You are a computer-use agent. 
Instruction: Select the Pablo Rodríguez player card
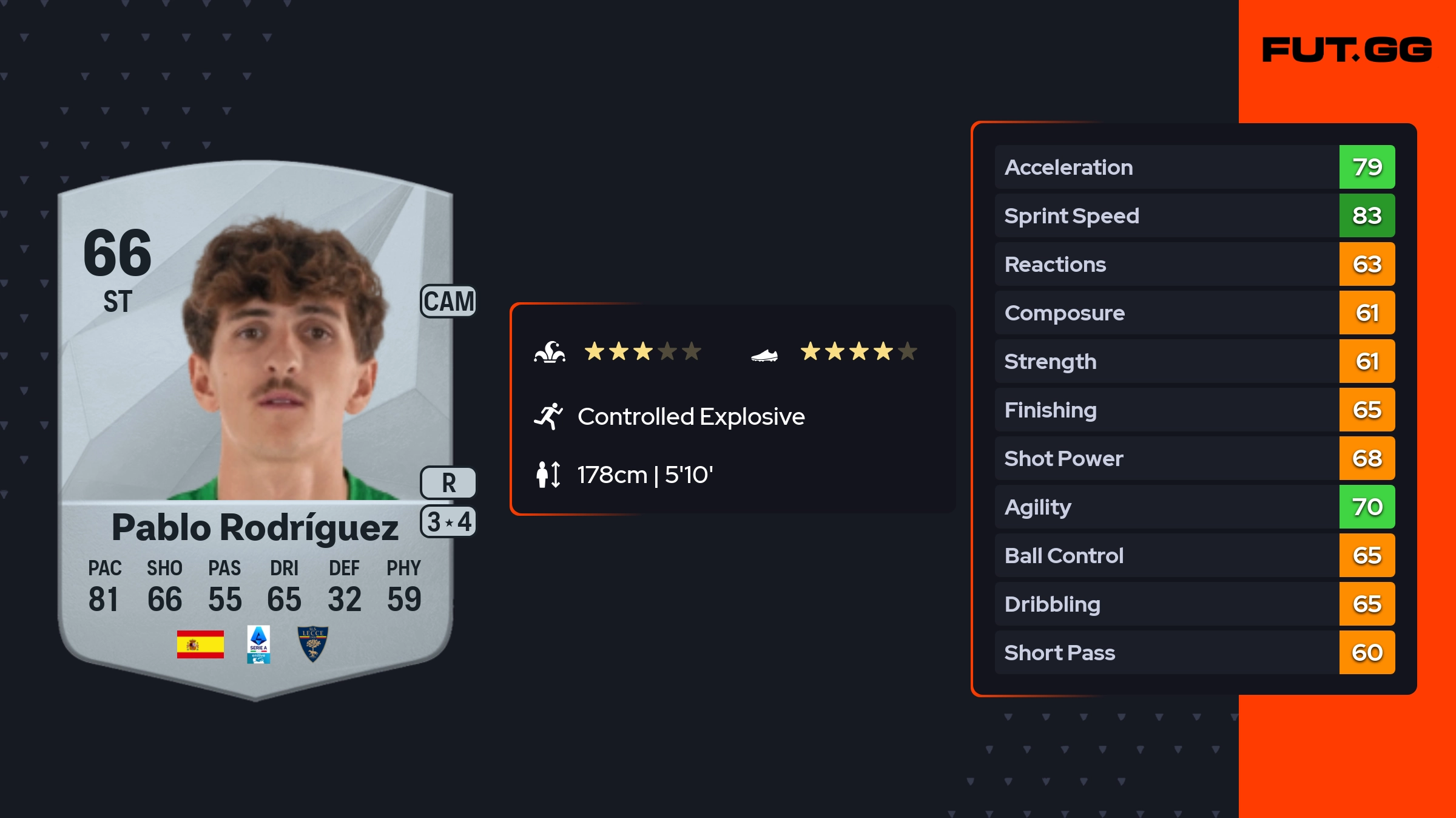tap(255, 425)
